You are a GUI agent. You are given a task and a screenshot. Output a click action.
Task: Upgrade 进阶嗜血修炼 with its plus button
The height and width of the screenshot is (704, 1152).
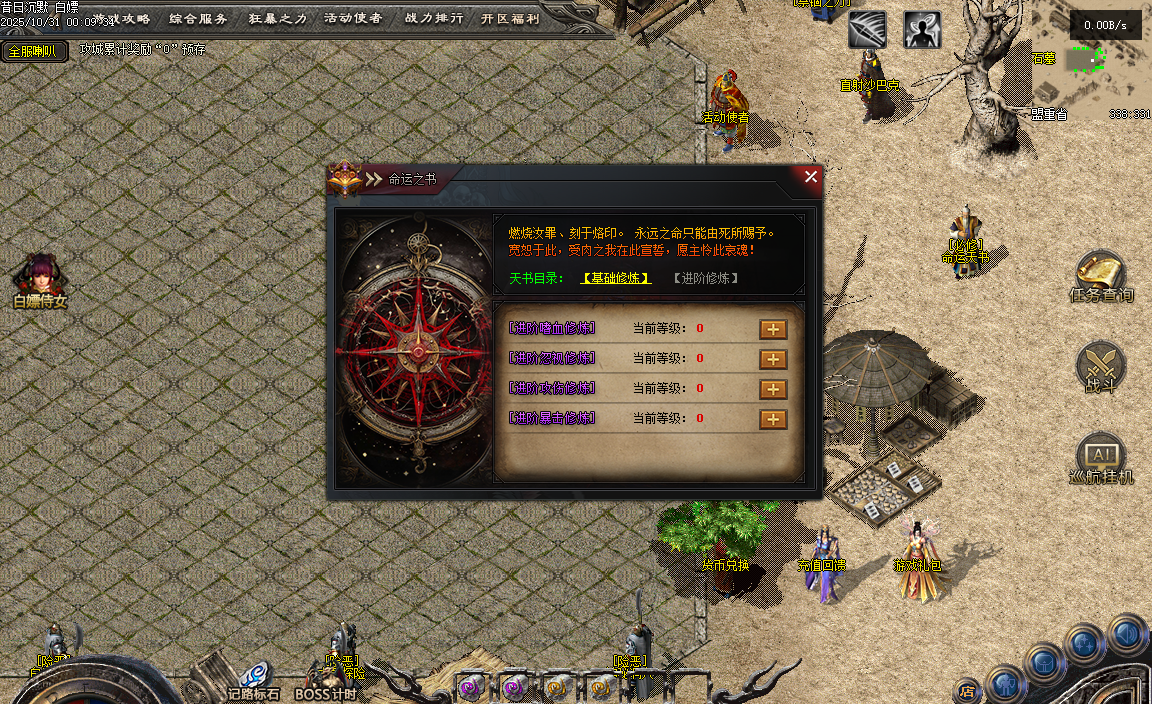coord(773,329)
